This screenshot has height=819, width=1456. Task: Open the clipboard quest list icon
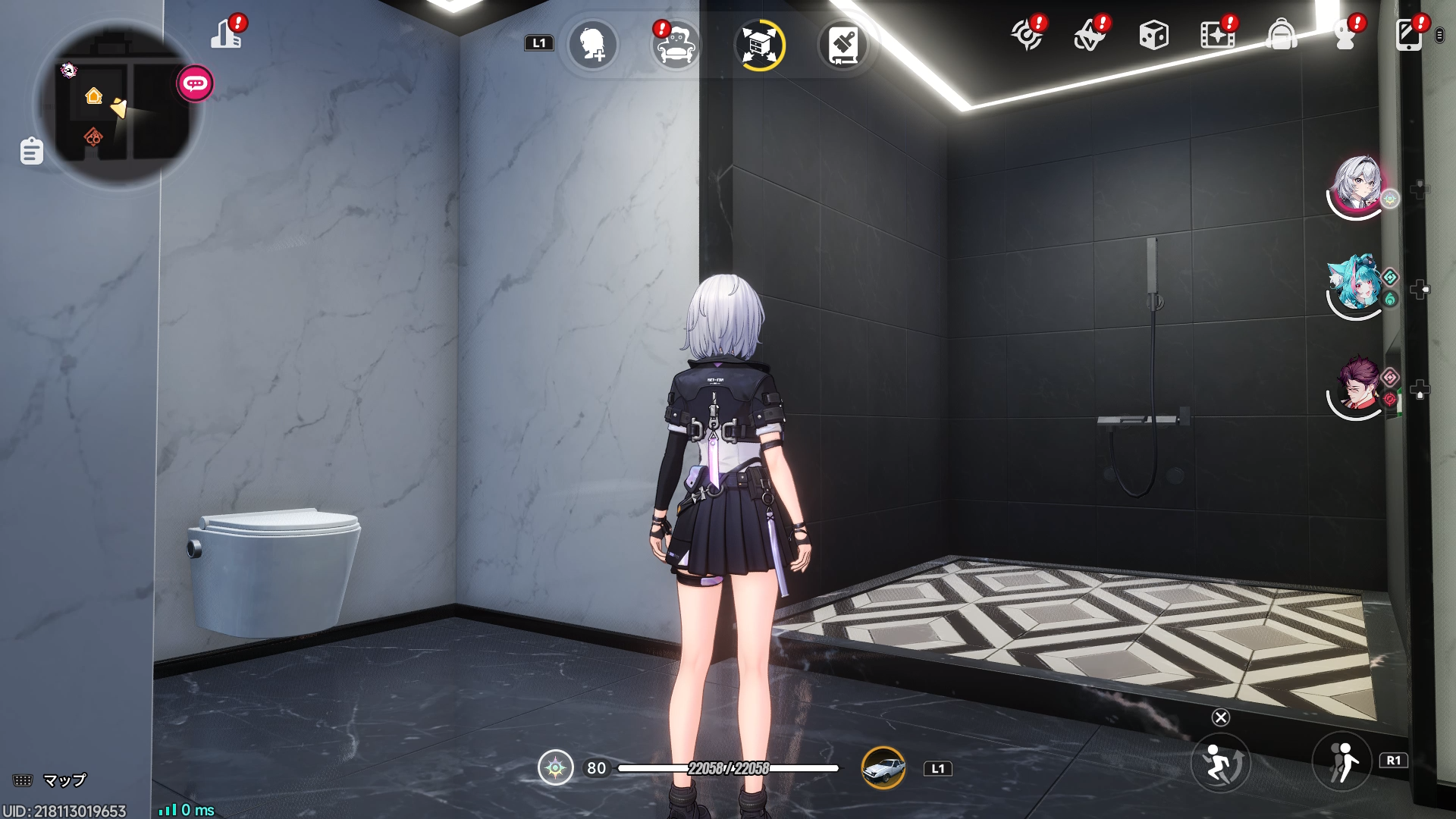31,151
